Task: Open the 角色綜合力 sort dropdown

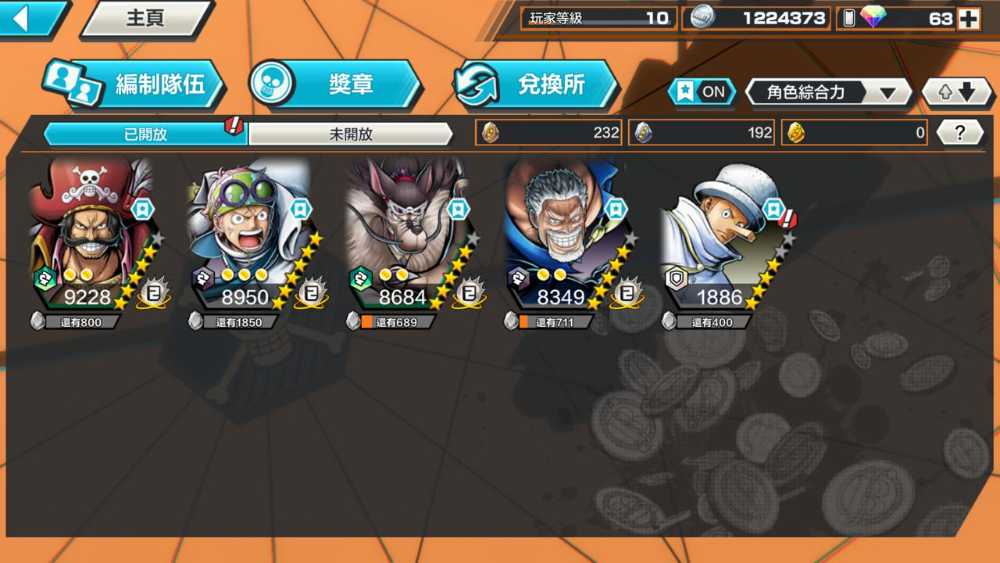Action: click(x=828, y=93)
